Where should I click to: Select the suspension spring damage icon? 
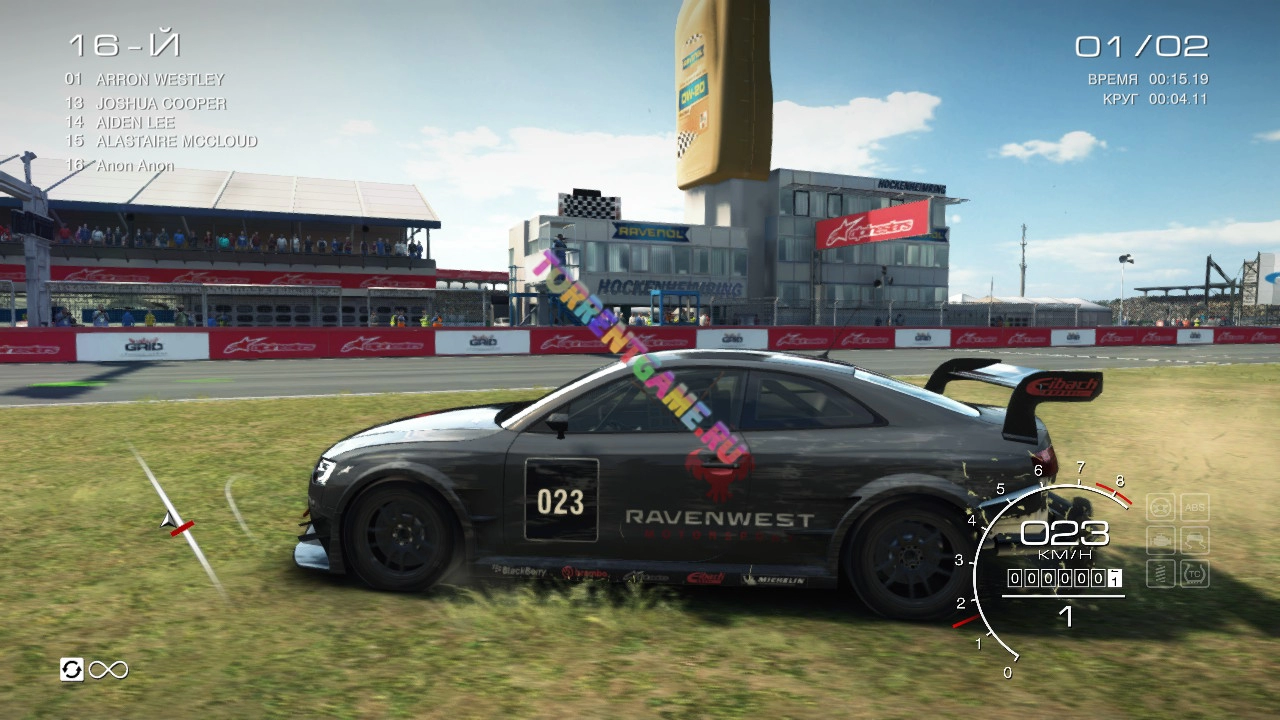(x=1160, y=574)
